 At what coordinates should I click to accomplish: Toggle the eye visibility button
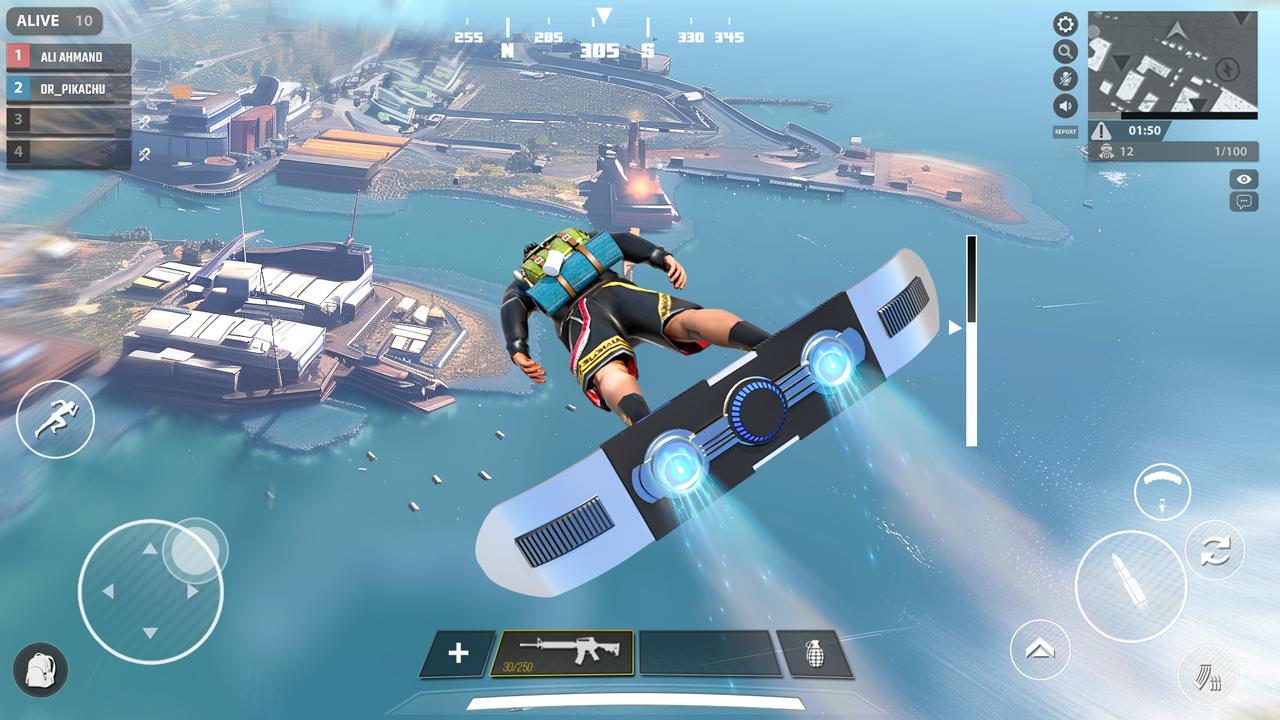tap(1244, 179)
